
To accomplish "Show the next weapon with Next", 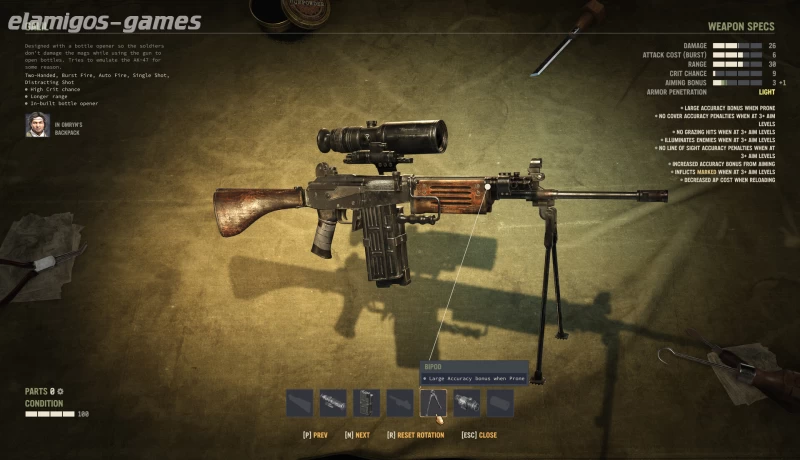I will pos(357,435).
